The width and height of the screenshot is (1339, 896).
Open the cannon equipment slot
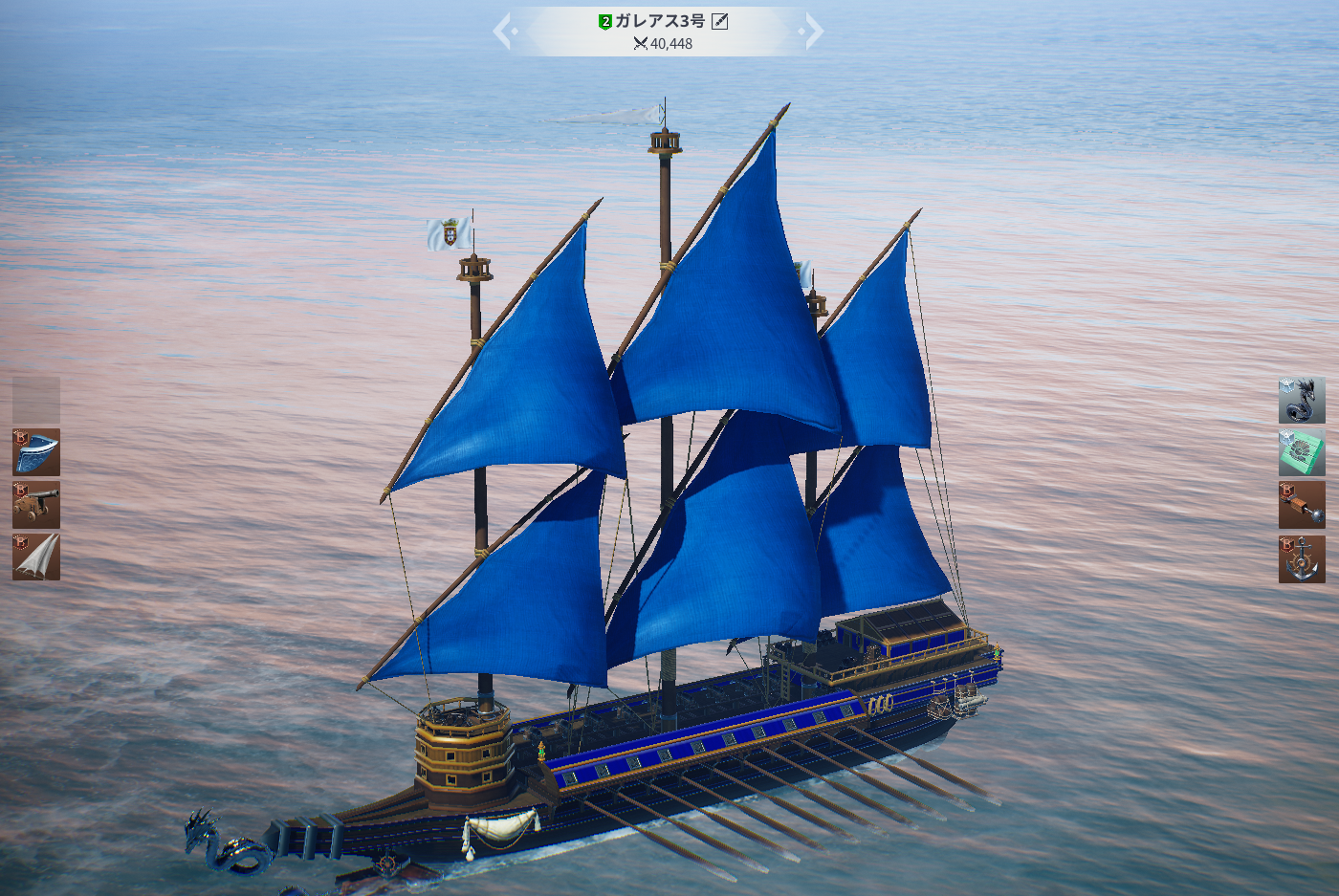coord(36,505)
